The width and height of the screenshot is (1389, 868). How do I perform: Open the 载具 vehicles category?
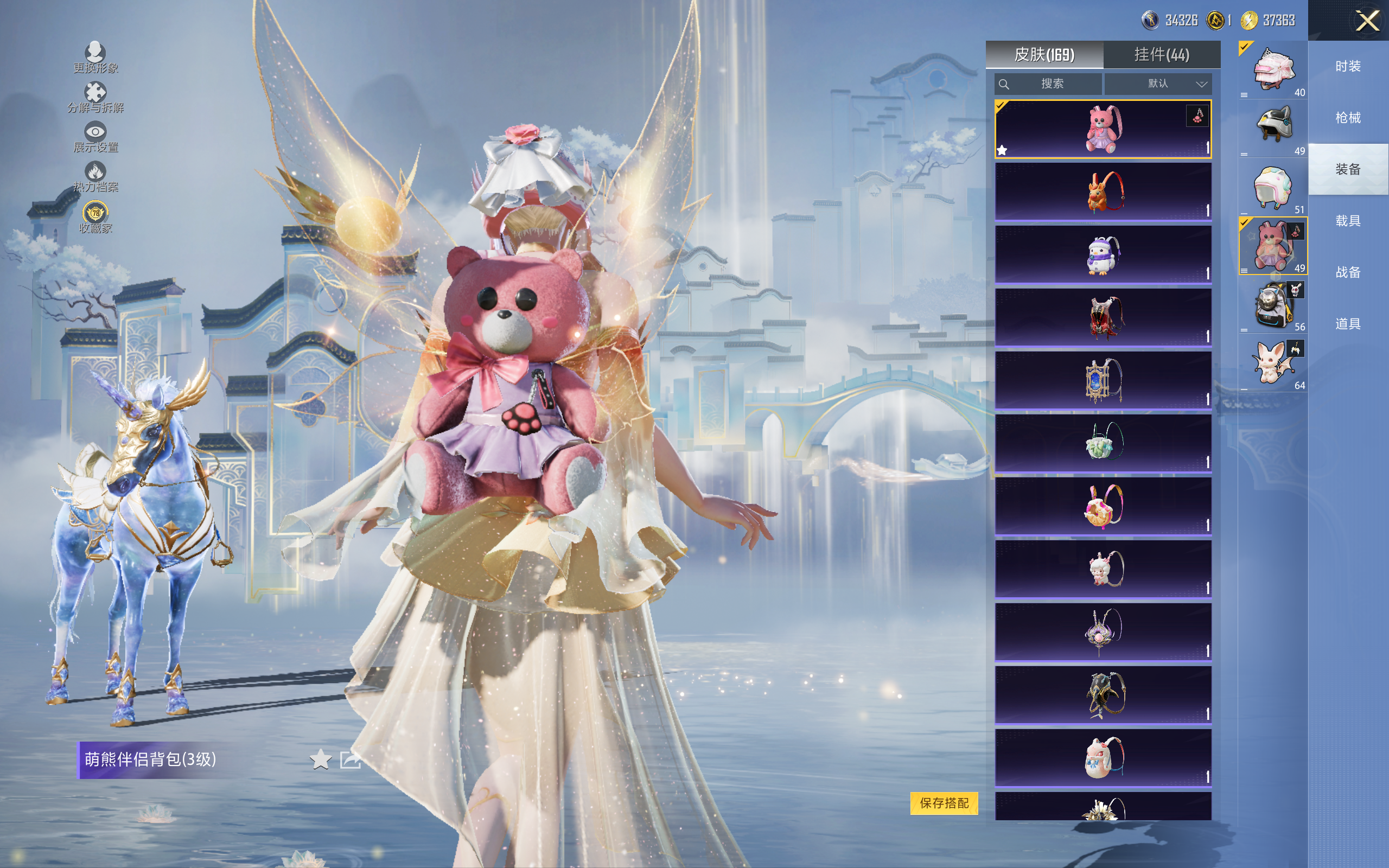click(x=1348, y=221)
